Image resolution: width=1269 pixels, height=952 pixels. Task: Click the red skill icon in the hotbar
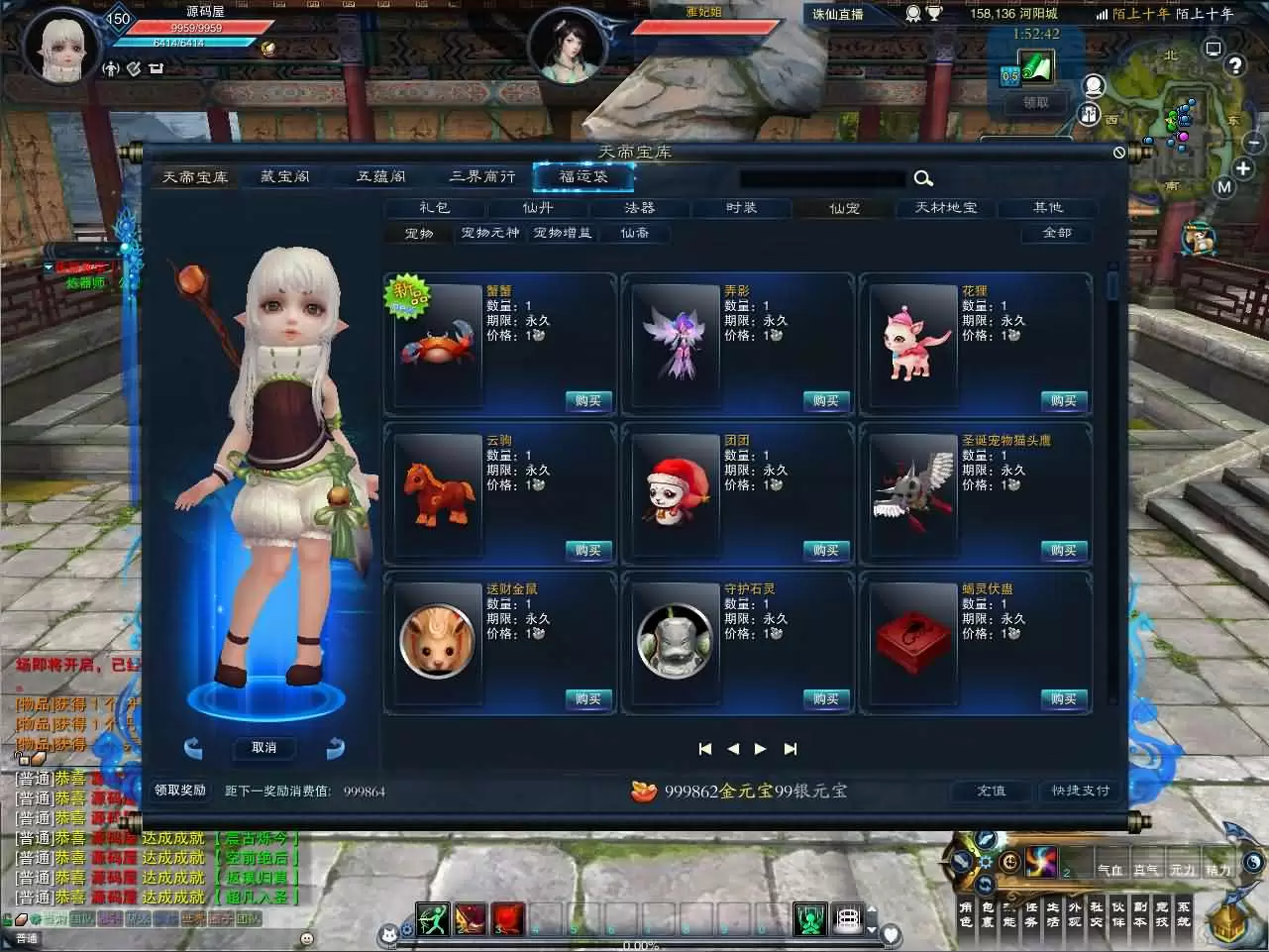click(505, 918)
